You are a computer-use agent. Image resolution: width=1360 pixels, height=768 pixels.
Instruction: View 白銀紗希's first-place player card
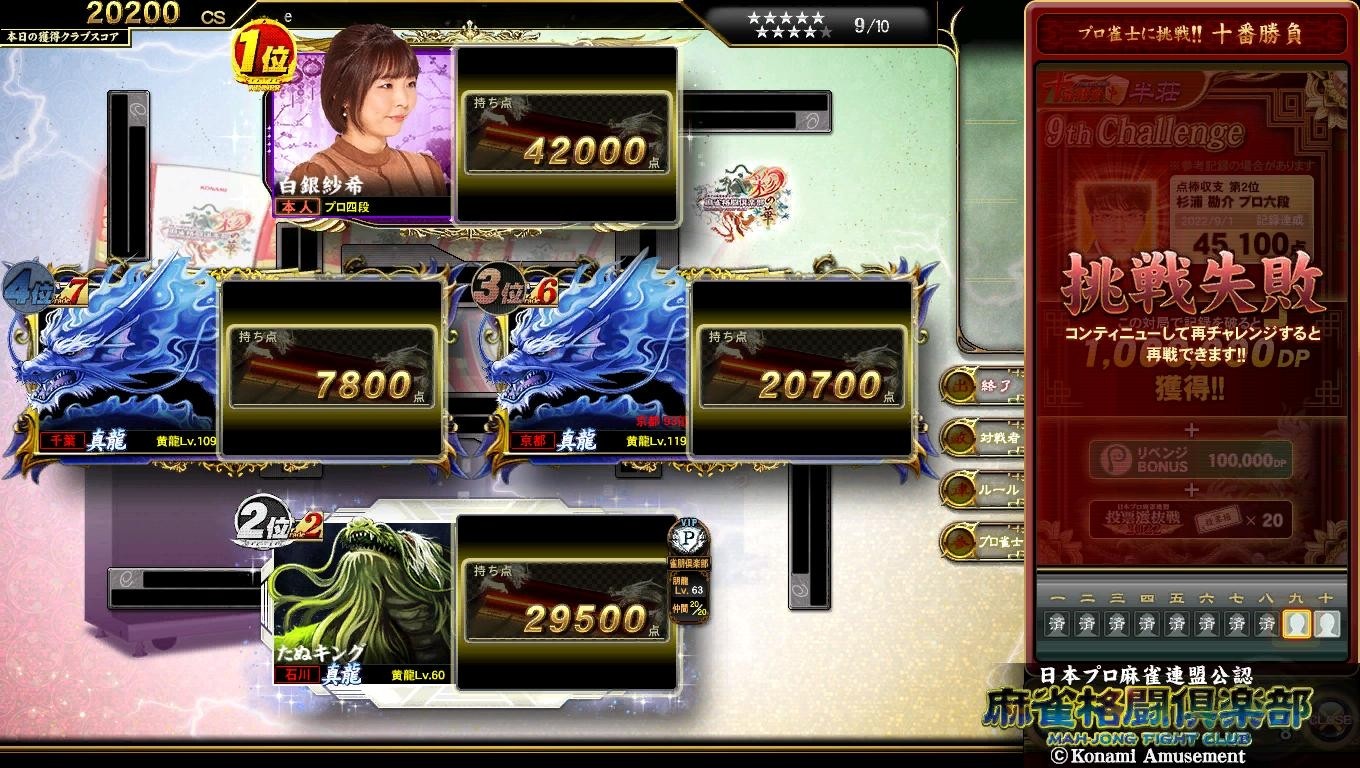click(362, 130)
